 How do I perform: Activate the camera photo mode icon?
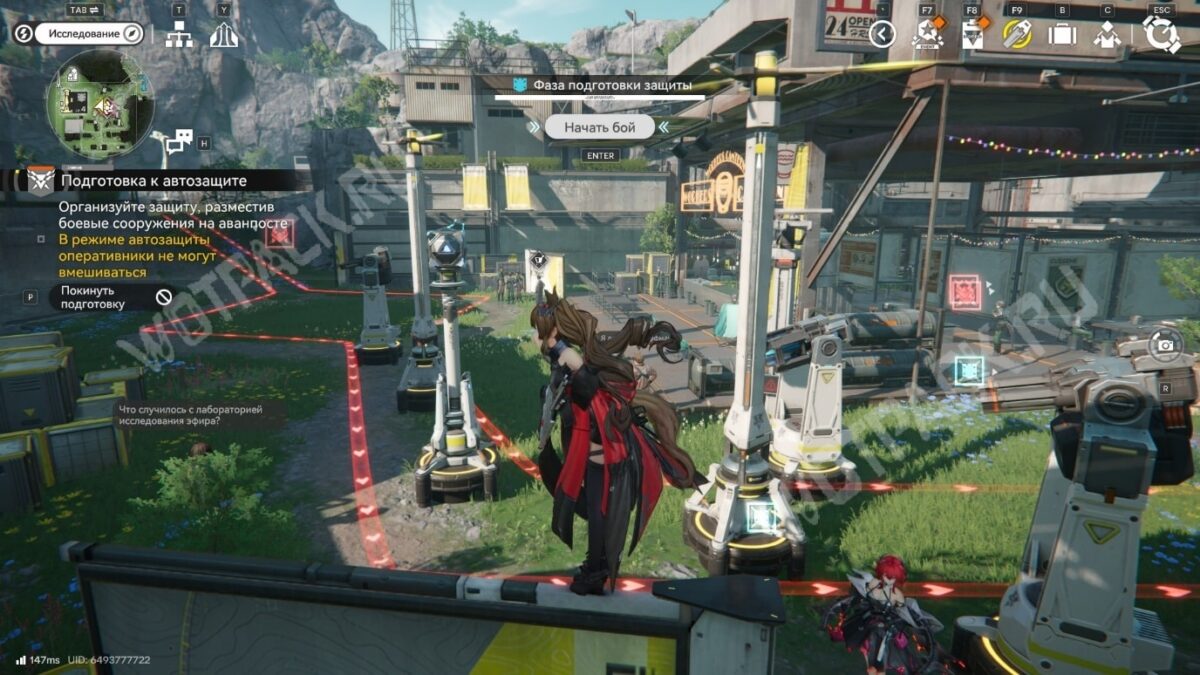pyautogui.click(x=1165, y=346)
